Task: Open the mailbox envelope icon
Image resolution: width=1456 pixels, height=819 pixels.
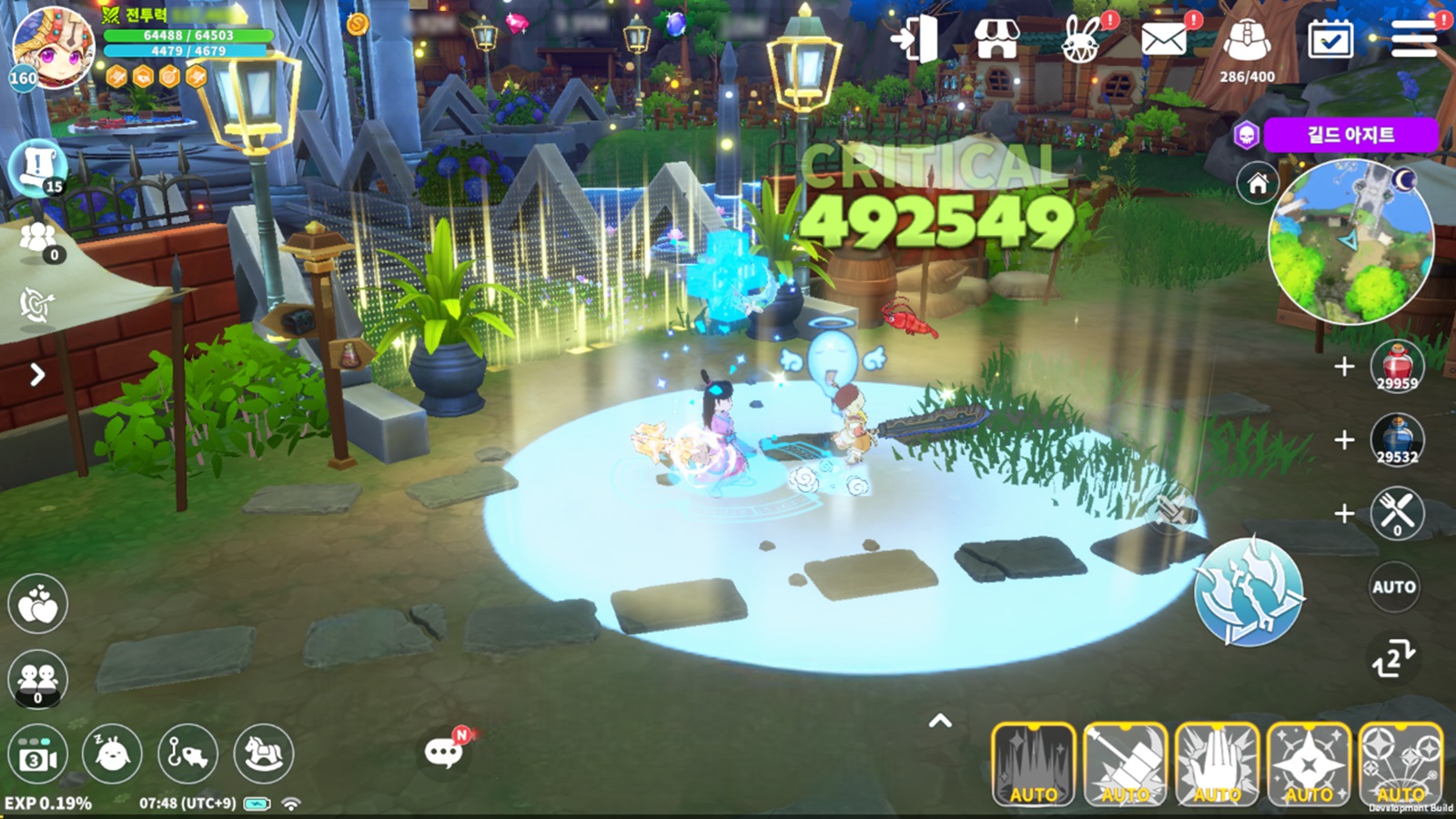Action: click(x=1164, y=41)
